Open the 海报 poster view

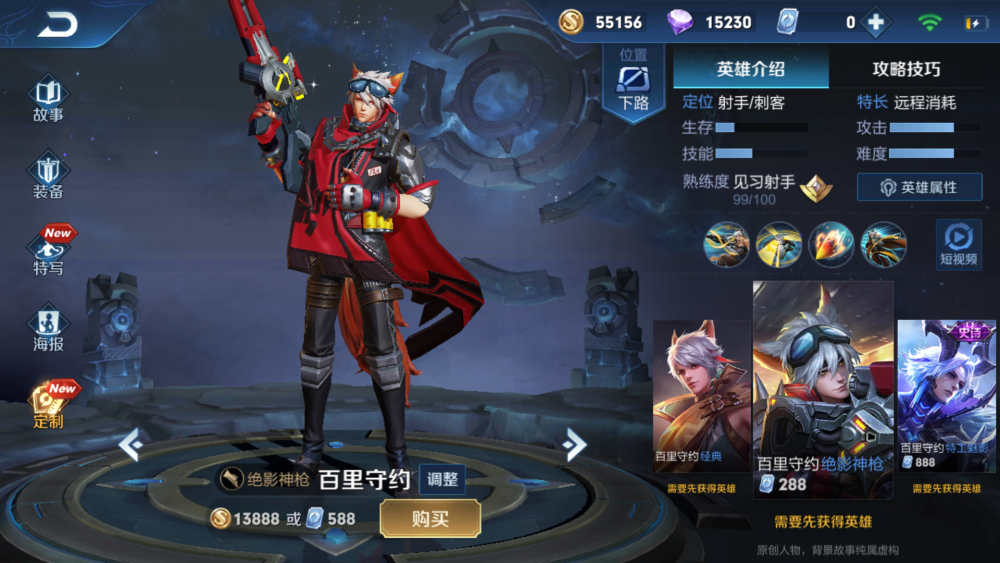click(x=48, y=330)
